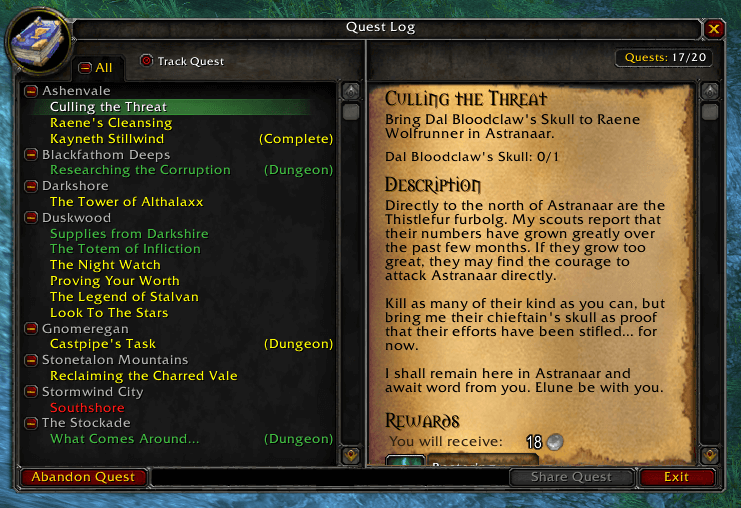Screen dimensions: 741x508
Task: Open the Kayneth Stillwind completed quest
Action: point(107,139)
